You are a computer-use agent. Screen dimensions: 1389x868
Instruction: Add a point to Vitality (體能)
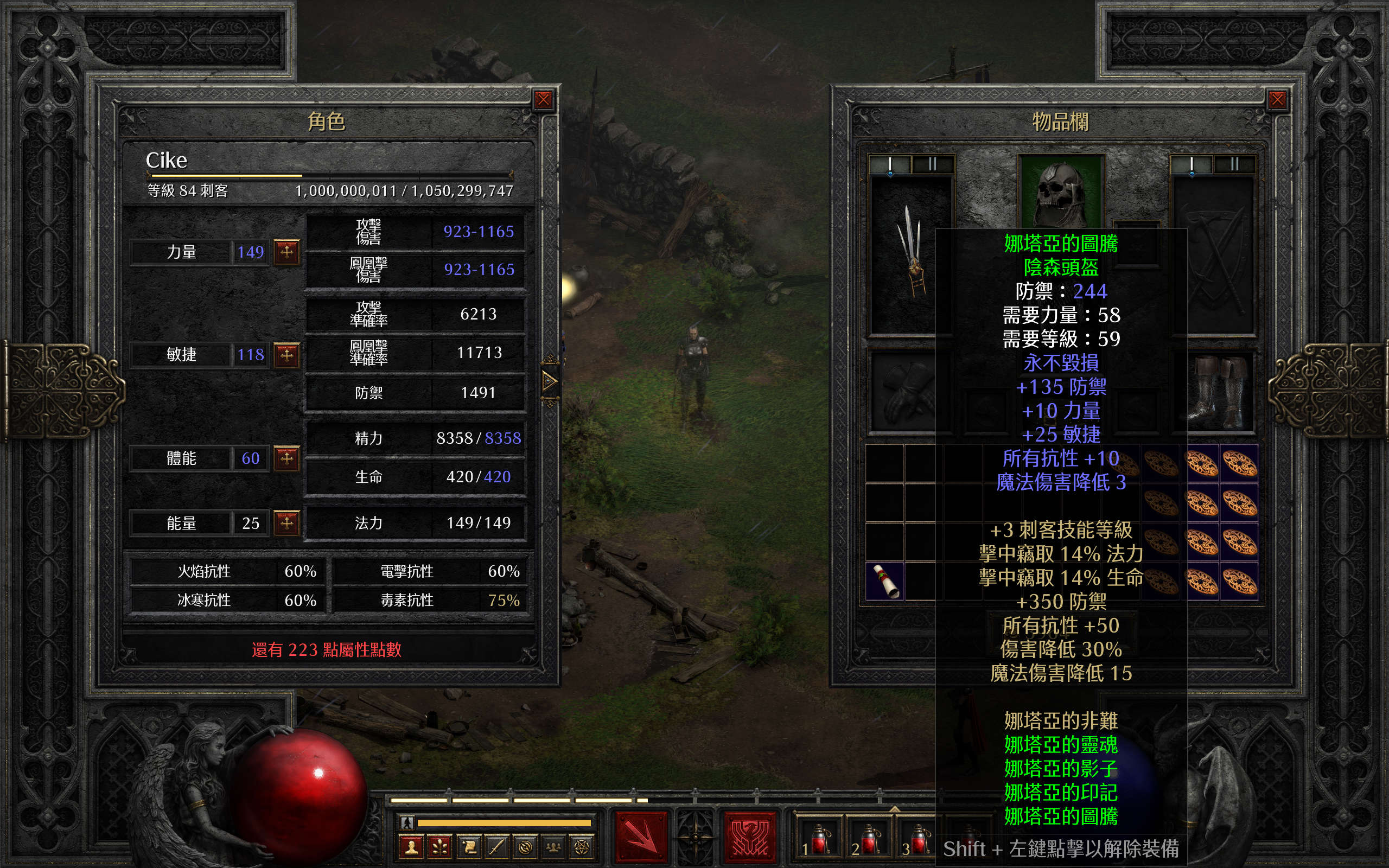pyautogui.click(x=286, y=458)
